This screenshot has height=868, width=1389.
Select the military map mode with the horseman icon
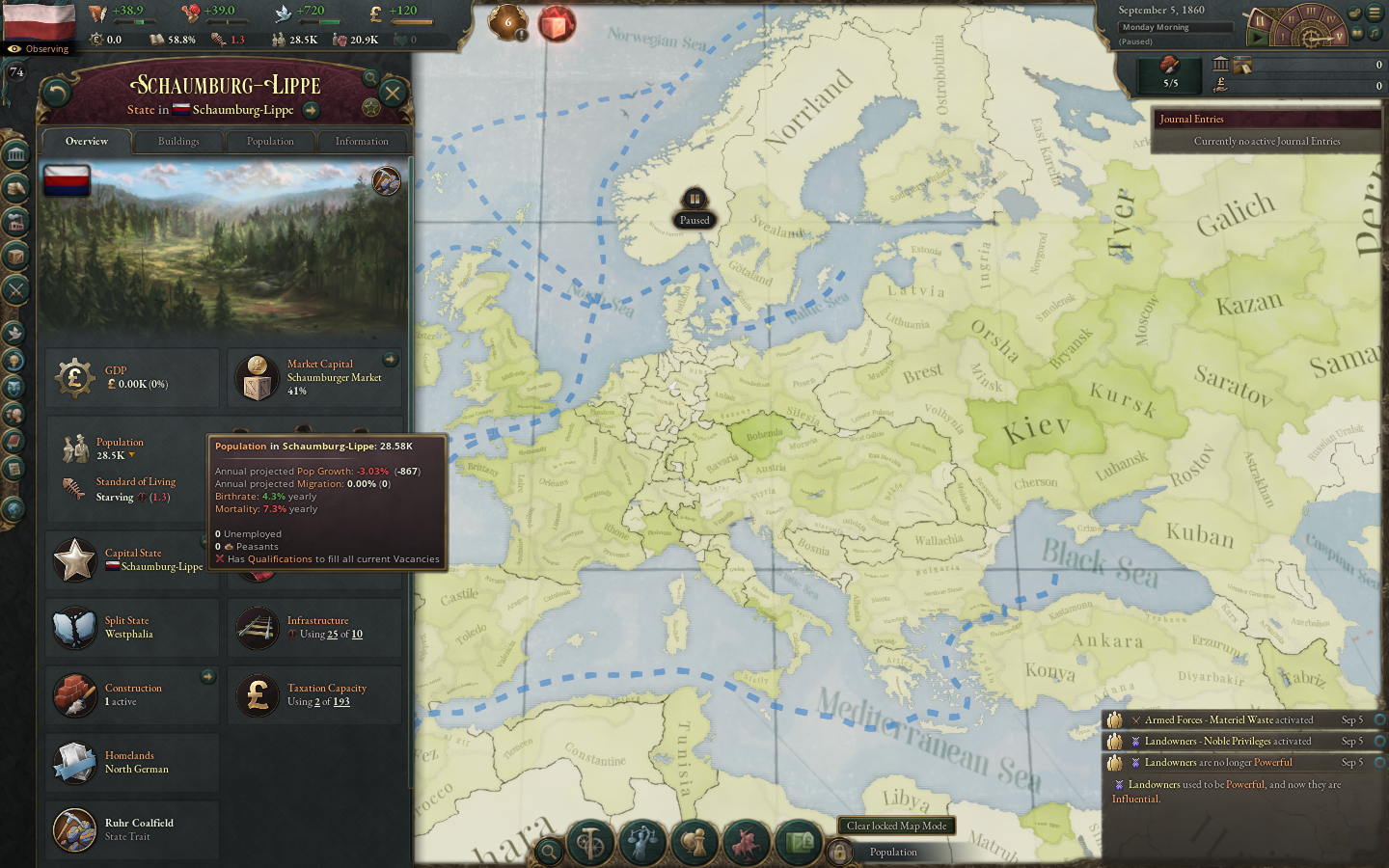point(747,840)
